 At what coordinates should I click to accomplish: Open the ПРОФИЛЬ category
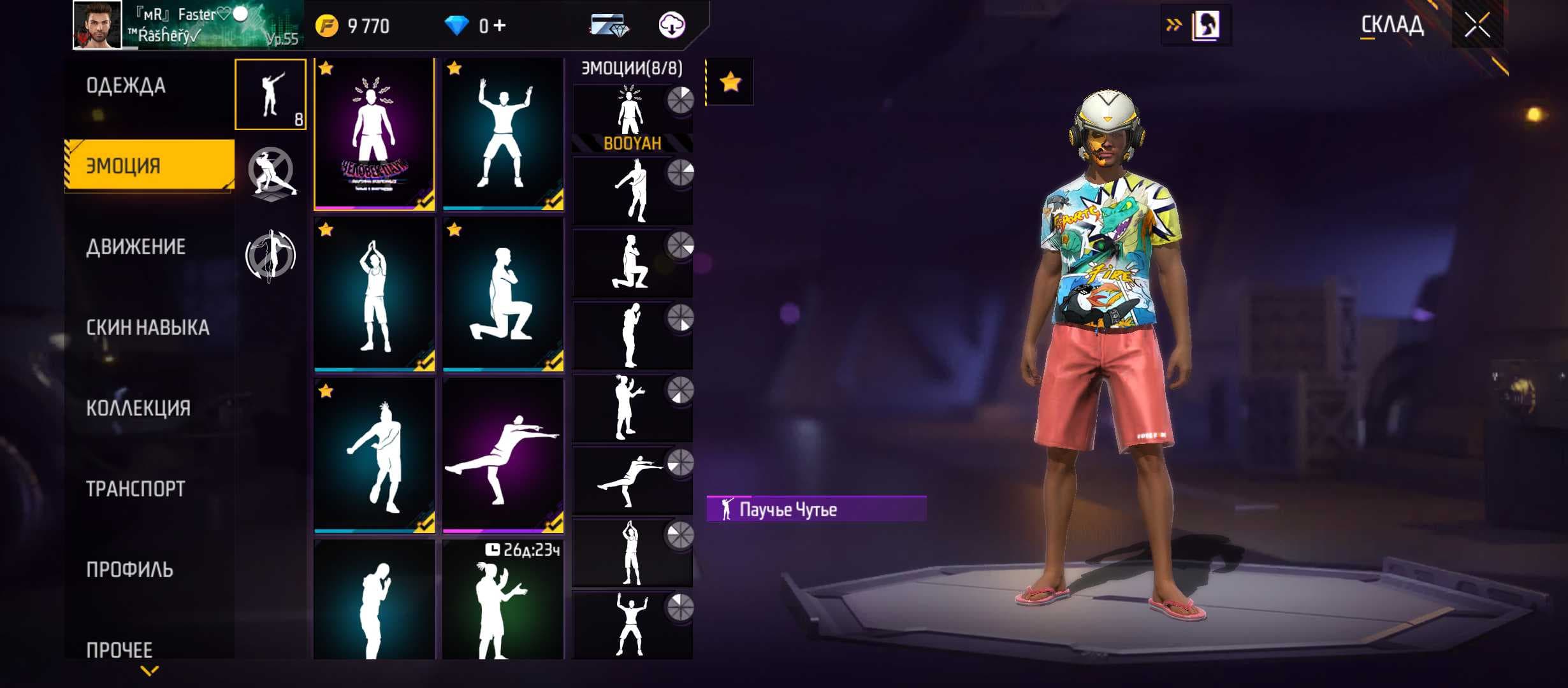click(129, 570)
